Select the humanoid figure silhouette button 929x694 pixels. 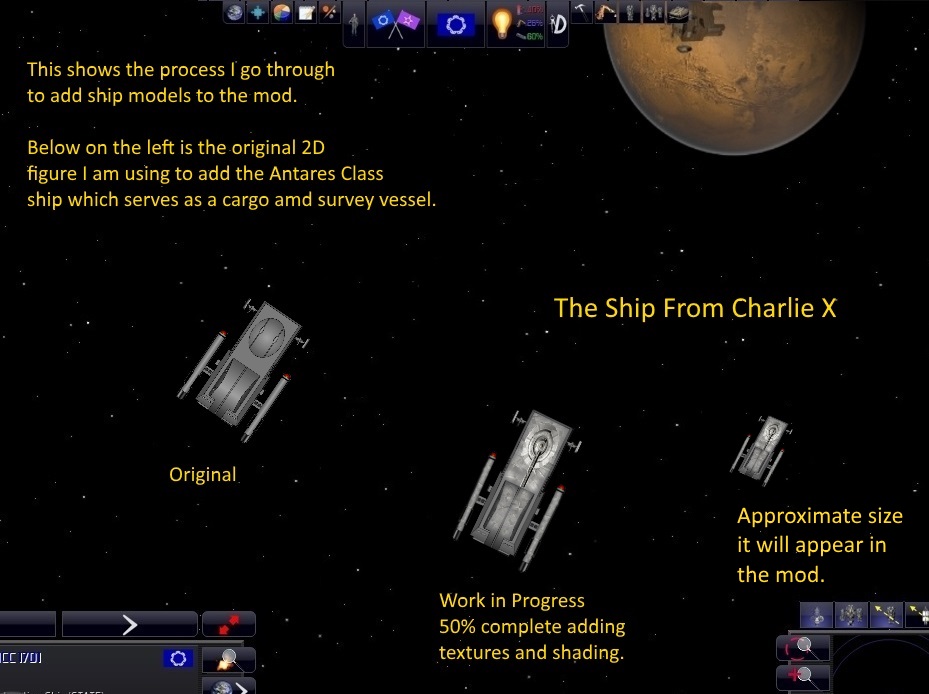[x=354, y=25]
